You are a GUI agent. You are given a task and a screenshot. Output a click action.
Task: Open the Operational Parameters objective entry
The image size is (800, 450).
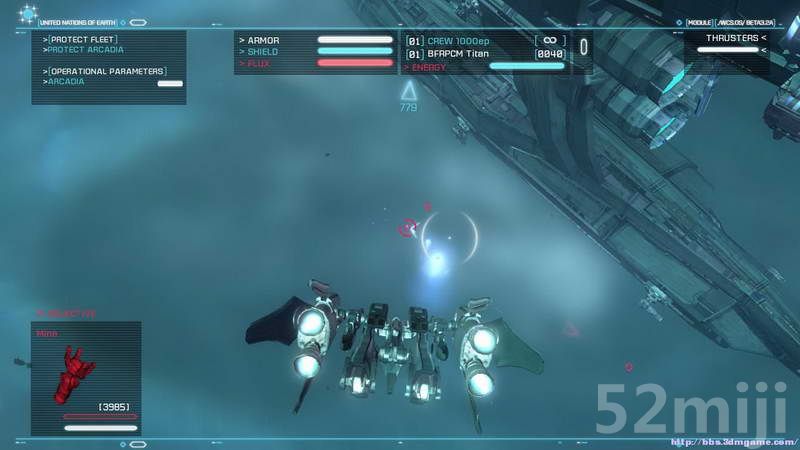[105, 71]
